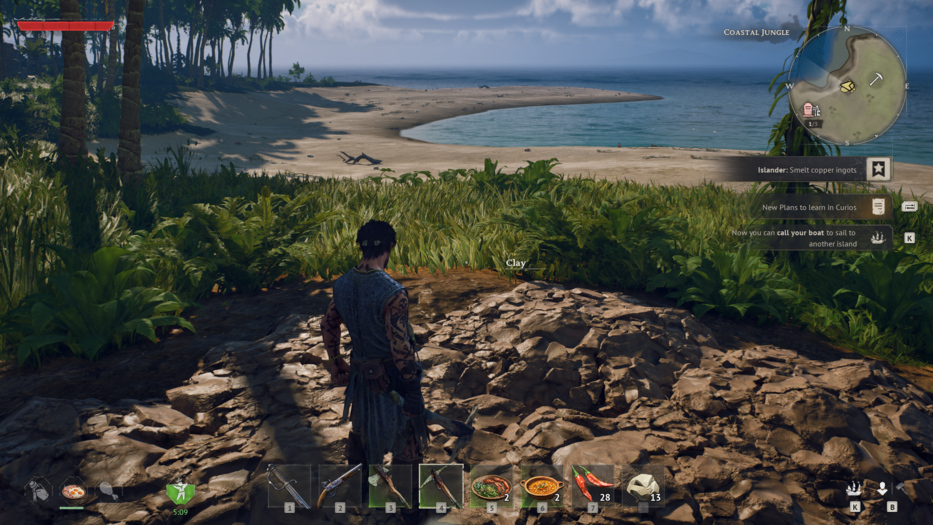Click the green buff status icon
This screenshot has height=525, width=933.
(x=180, y=491)
